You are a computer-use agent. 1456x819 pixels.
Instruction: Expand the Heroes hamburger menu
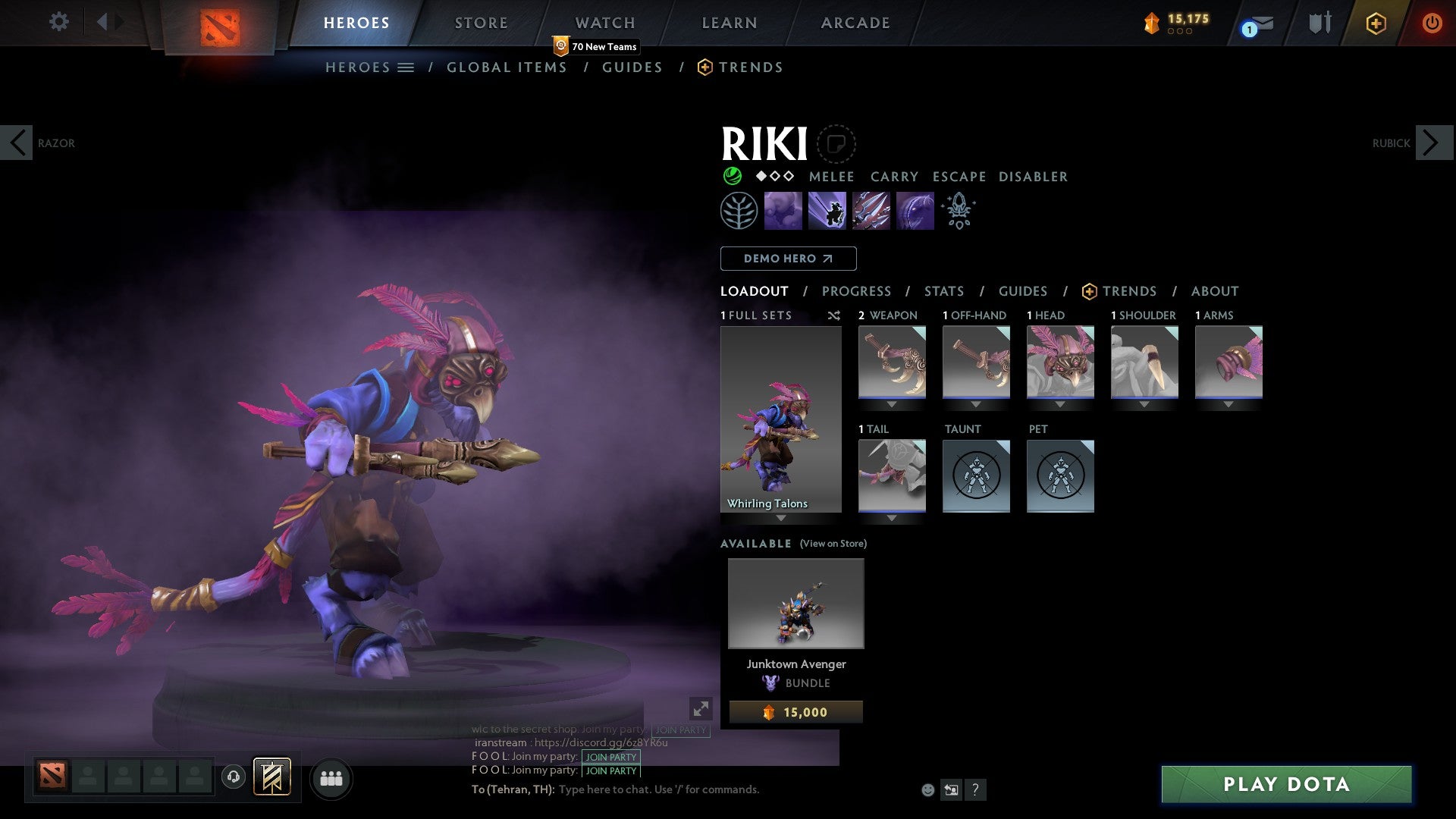tap(406, 67)
